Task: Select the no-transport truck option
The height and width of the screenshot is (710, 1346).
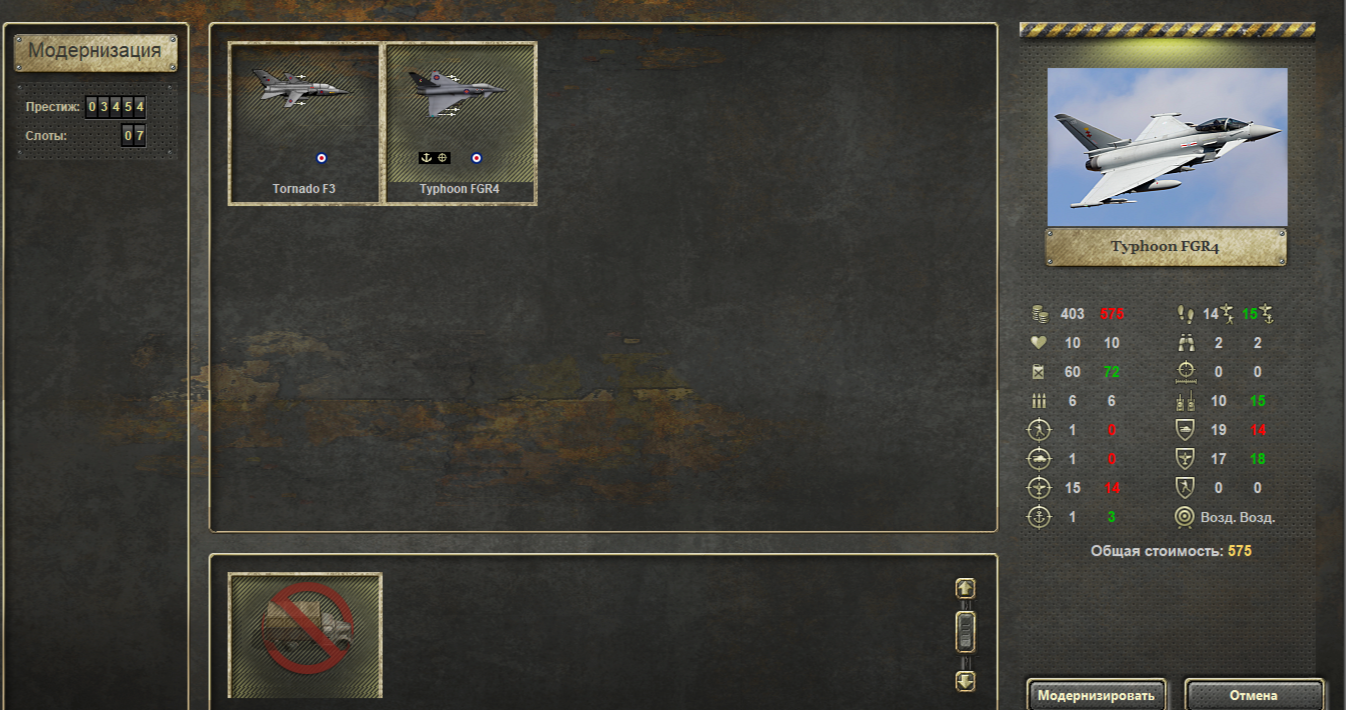Action: (x=305, y=635)
